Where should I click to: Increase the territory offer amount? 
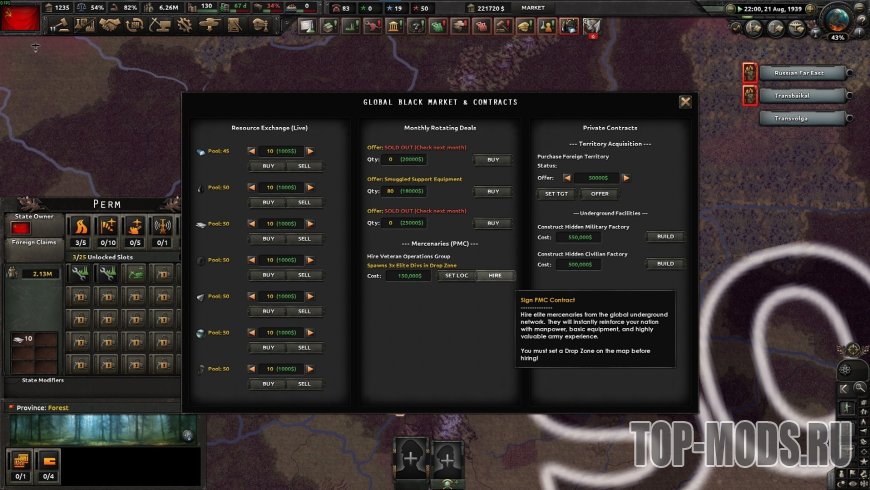point(626,178)
